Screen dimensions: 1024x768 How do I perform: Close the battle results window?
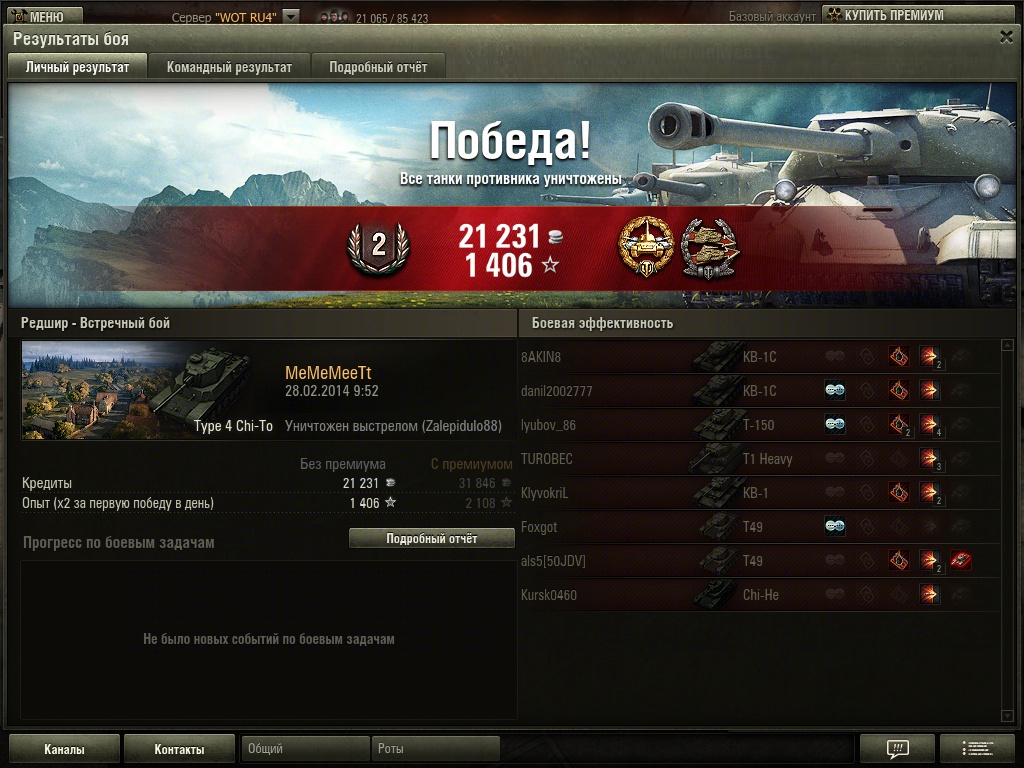tap(1006, 37)
